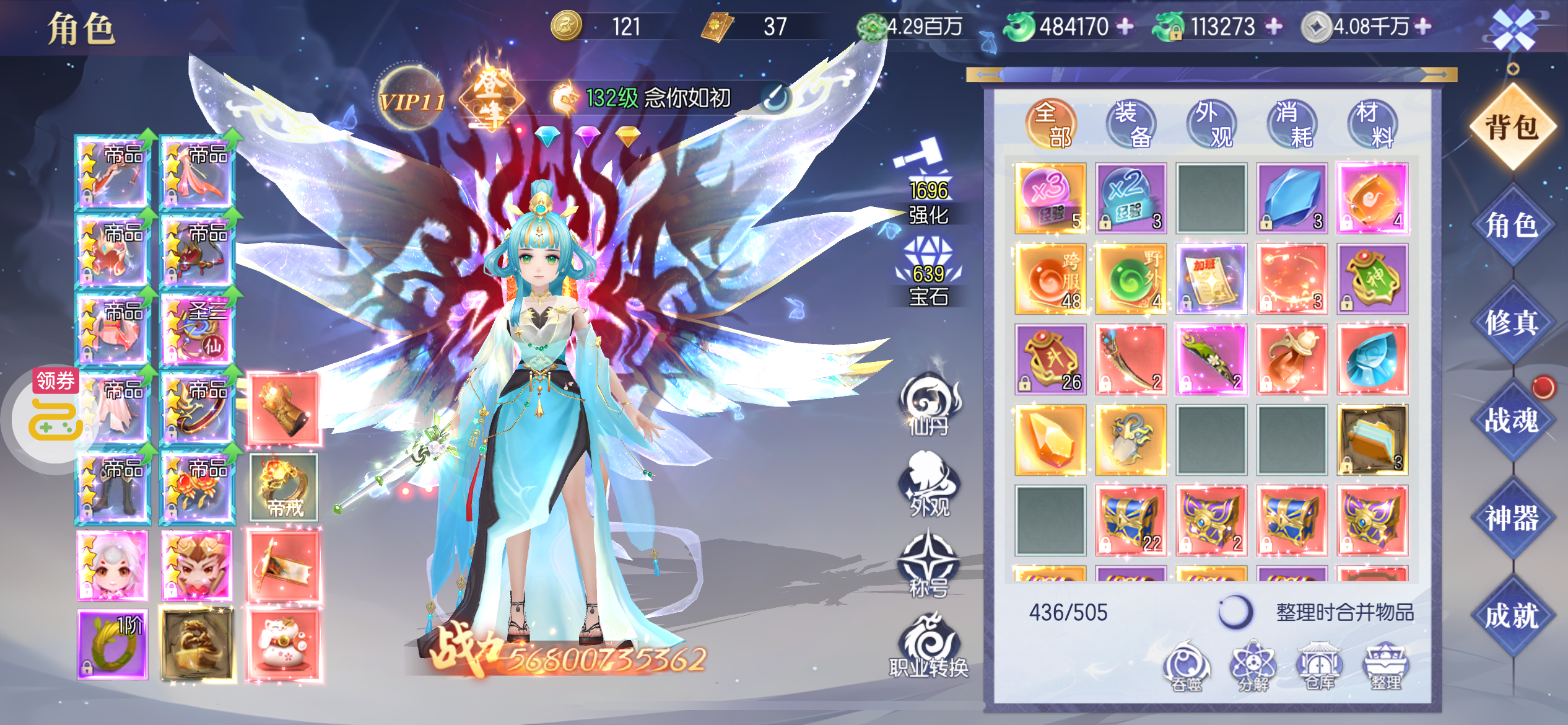Image resolution: width=1568 pixels, height=725 pixels.
Task: Filter bag by 消耗 consumables tab
Action: pos(1292,124)
